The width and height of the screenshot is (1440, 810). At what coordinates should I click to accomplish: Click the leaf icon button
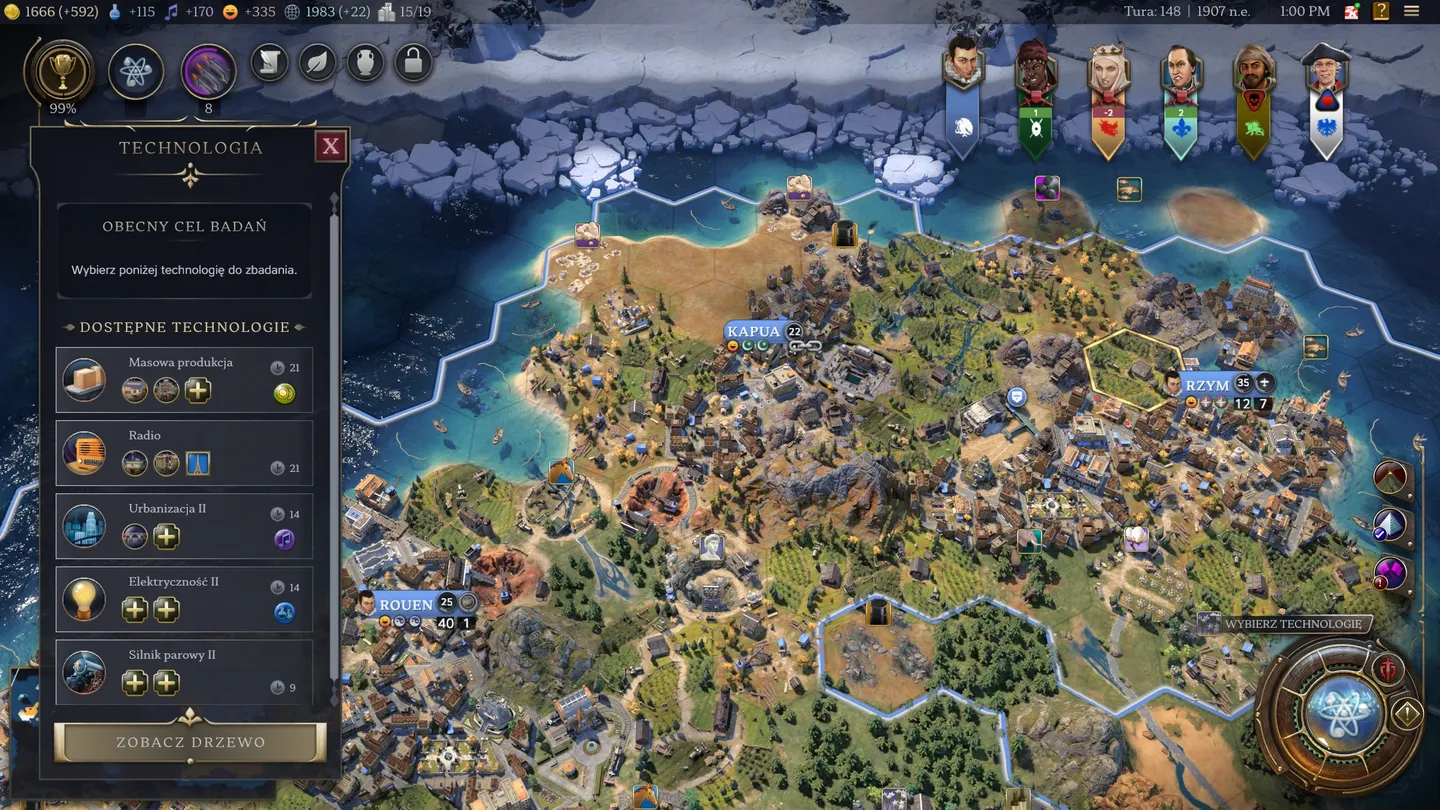coord(317,63)
